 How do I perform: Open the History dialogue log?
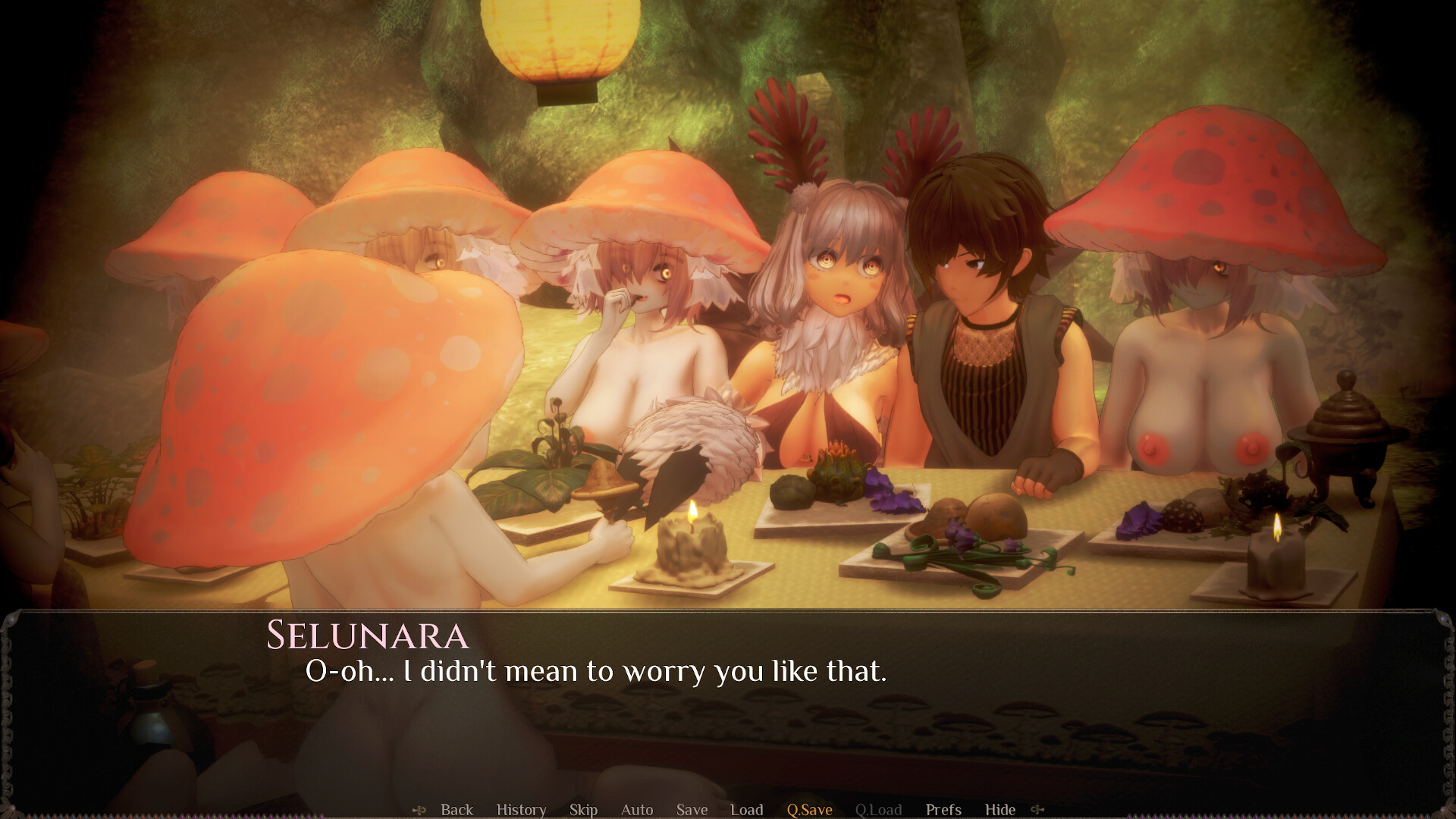click(521, 809)
